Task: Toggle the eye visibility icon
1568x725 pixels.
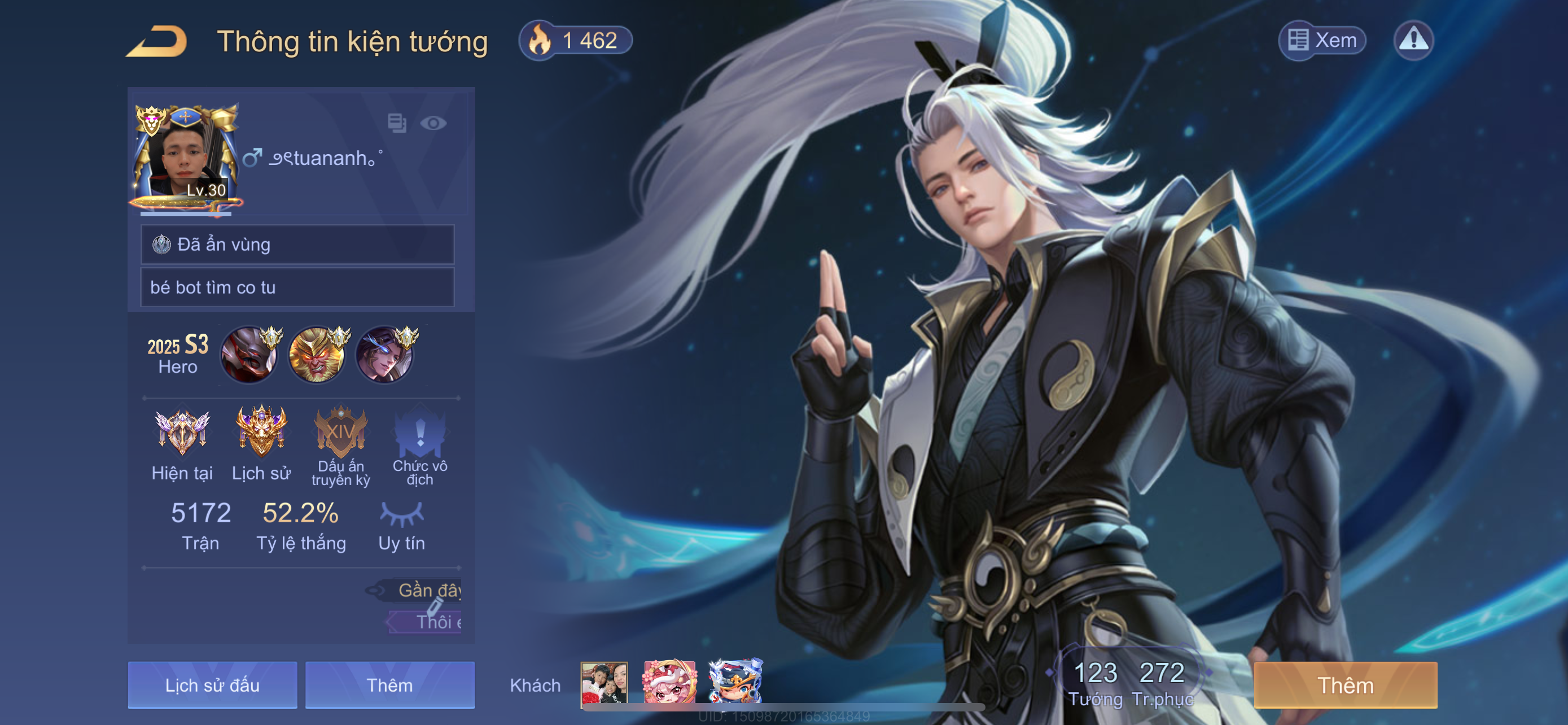Action: pyautogui.click(x=433, y=124)
